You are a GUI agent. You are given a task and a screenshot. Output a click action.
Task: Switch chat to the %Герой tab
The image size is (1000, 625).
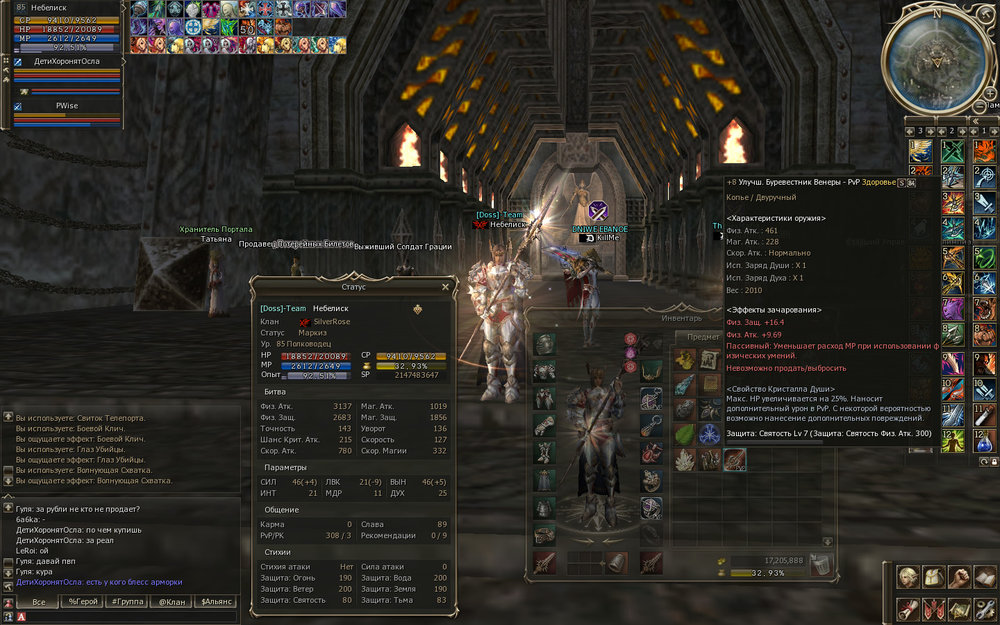pyautogui.click(x=83, y=601)
